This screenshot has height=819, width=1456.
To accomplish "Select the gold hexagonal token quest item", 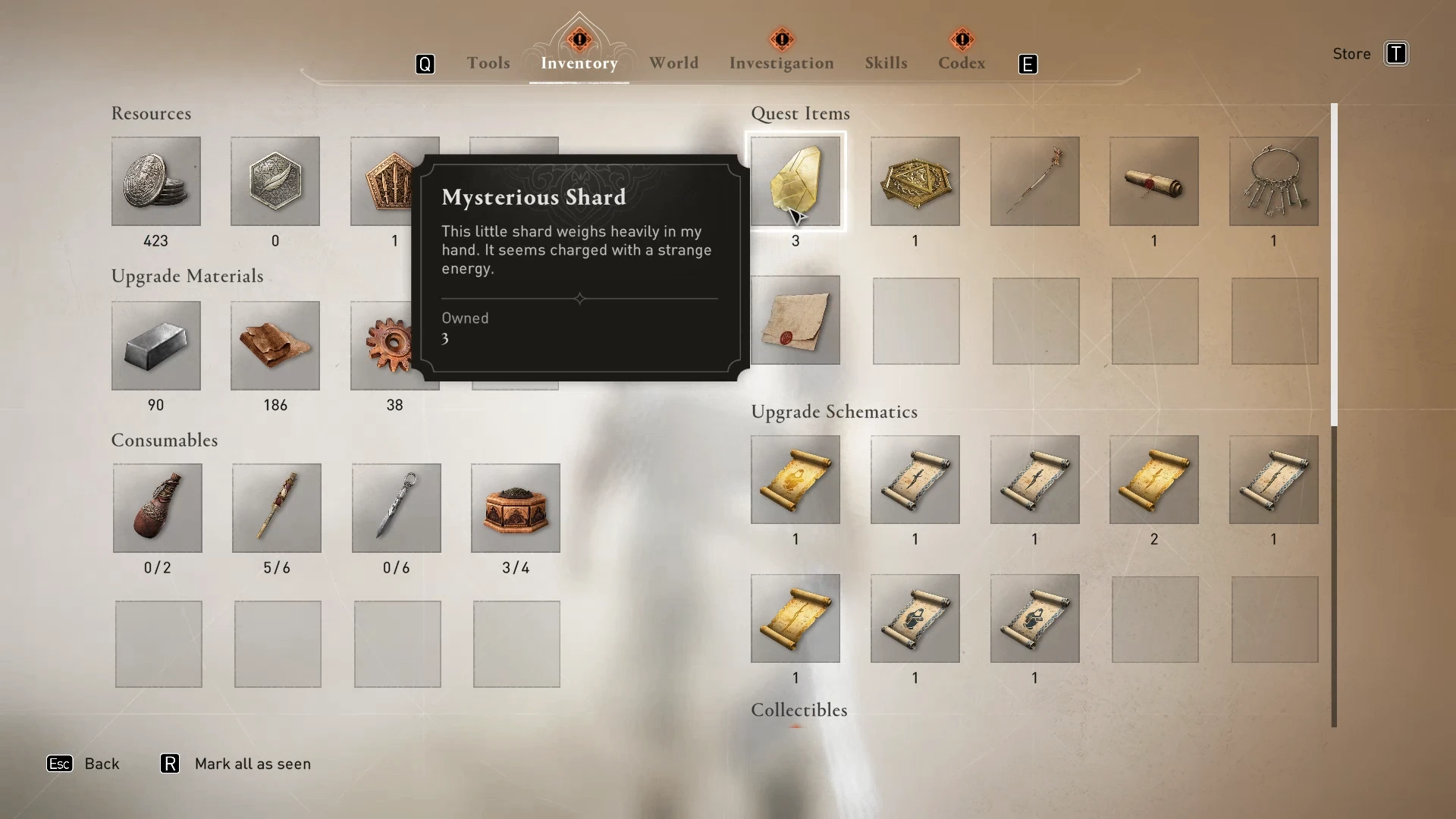I will (915, 181).
